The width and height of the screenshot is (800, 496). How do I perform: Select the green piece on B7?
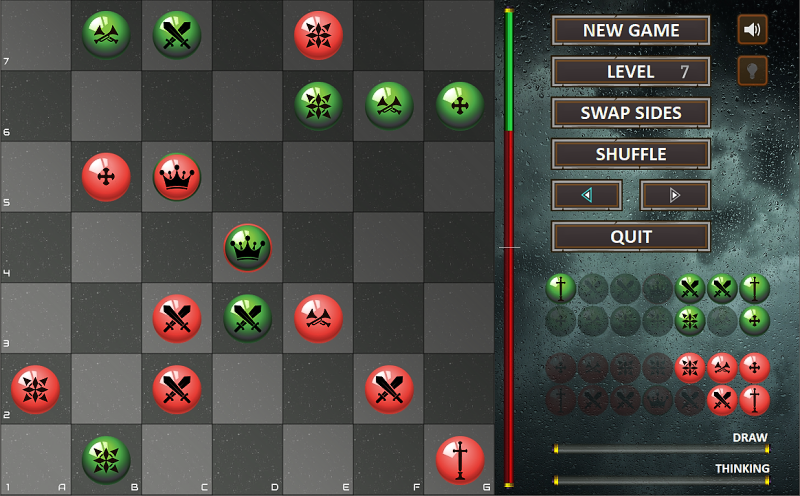tap(106, 35)
